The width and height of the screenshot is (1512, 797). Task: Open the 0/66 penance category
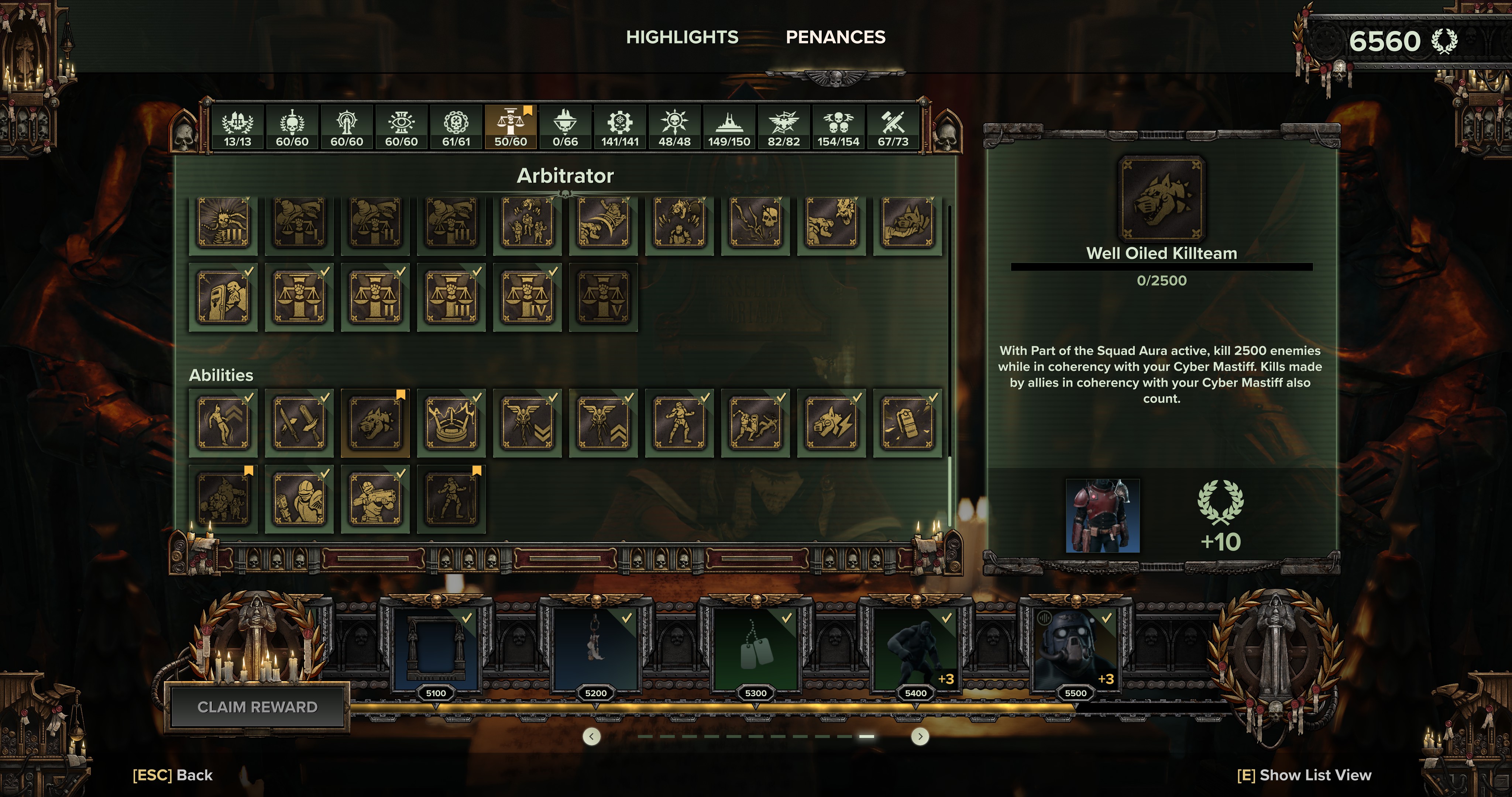[565, 127]
